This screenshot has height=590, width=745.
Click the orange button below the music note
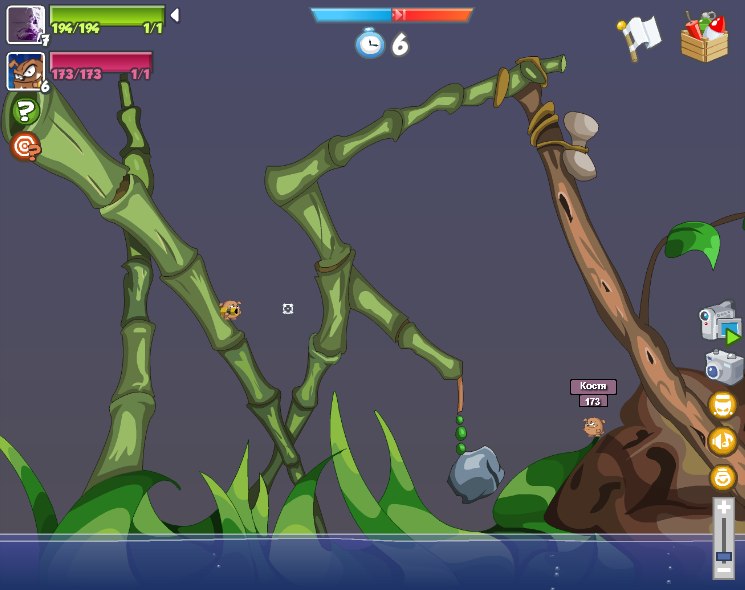coord(722,477)
